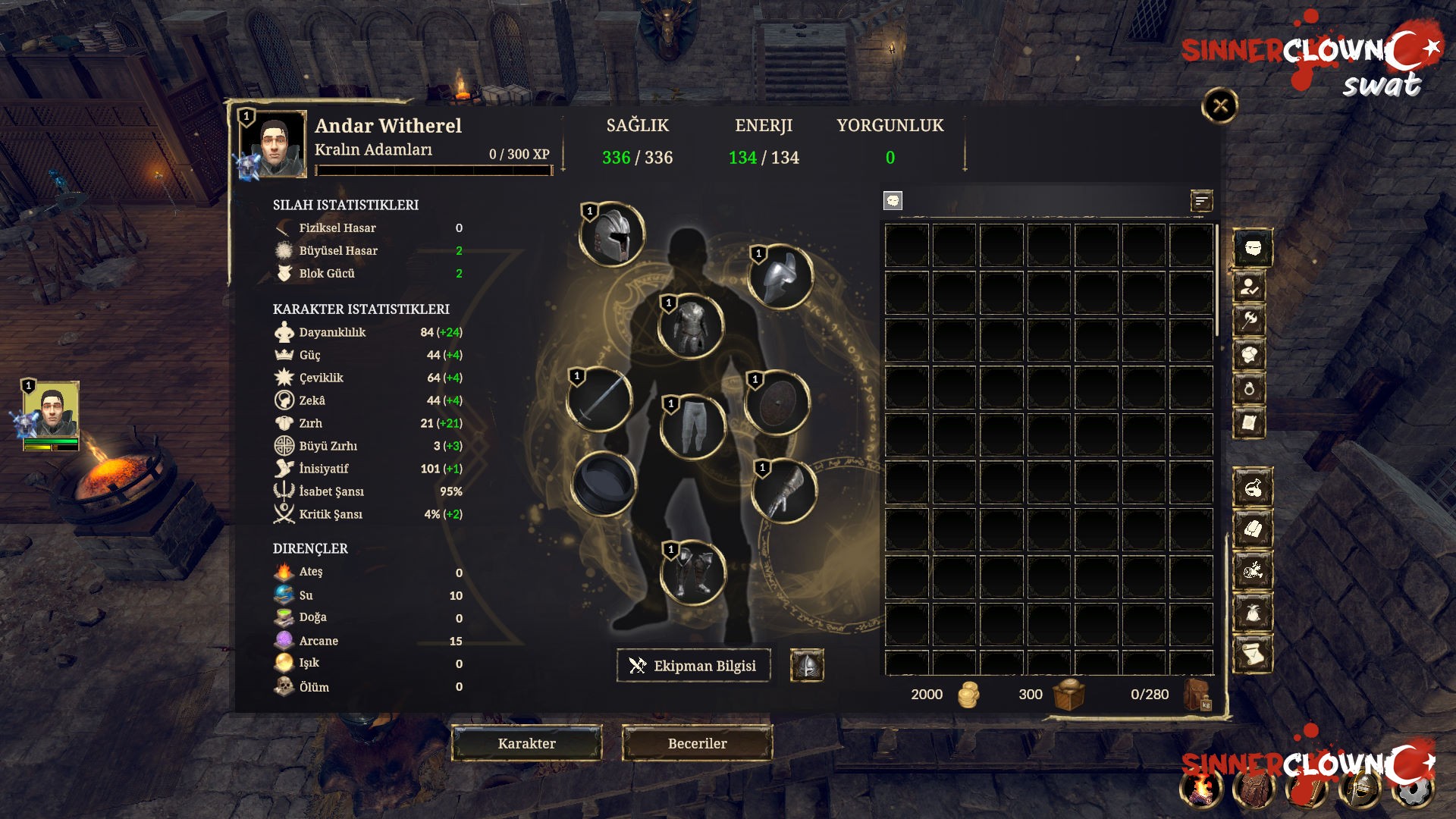
Task: Switch to the Karakter tab
Action: point(527,744)
